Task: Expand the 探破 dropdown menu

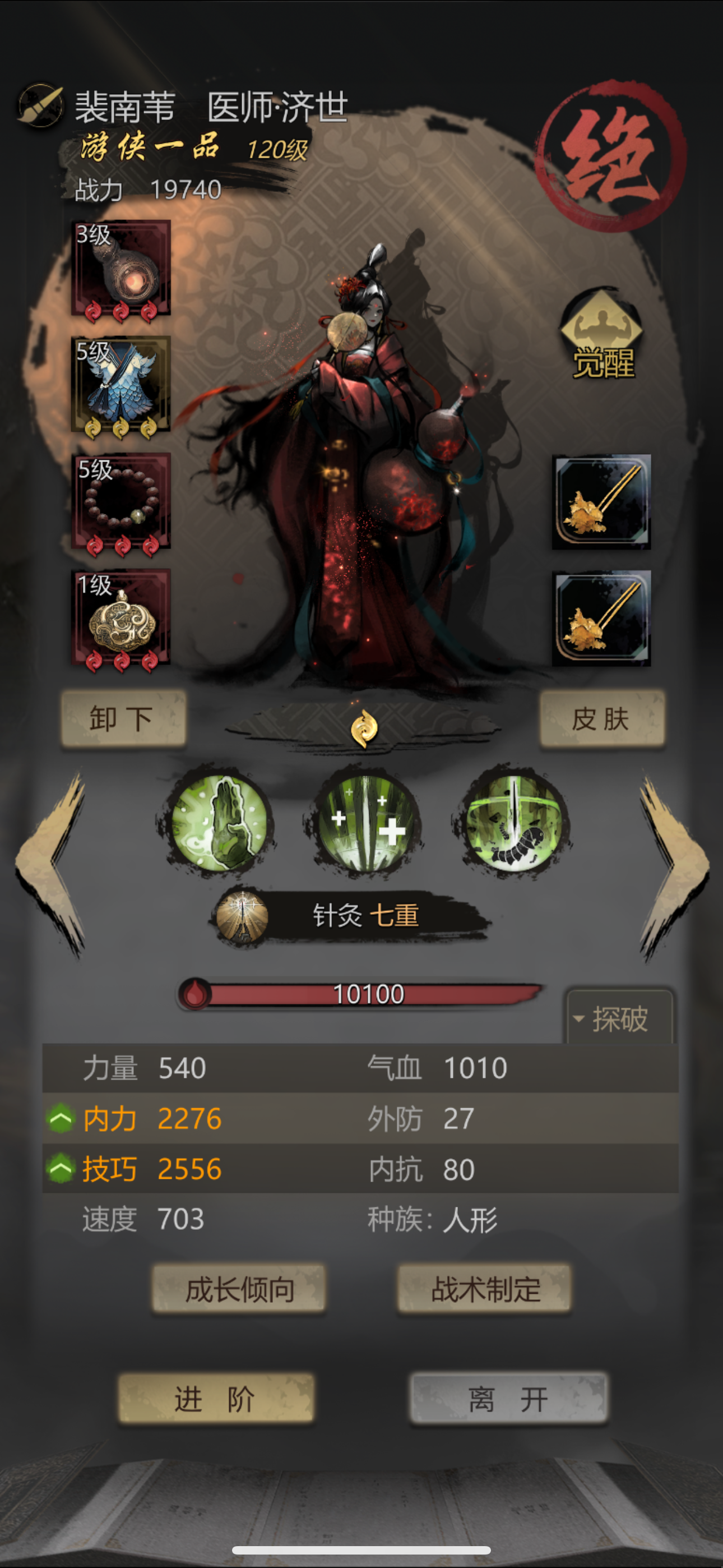Action: pos(618,1018)
